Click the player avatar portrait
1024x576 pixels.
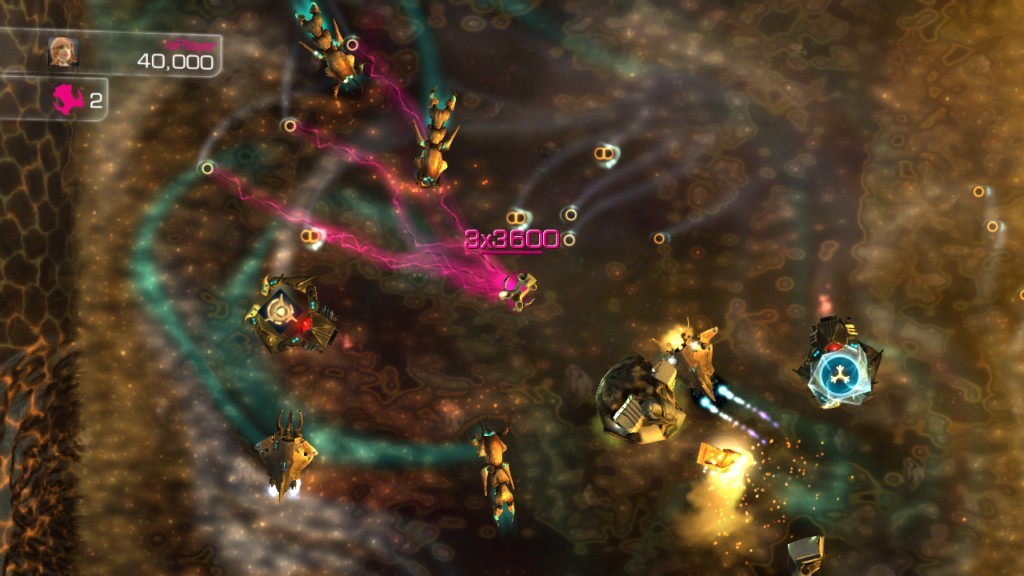tap(63, 52)
